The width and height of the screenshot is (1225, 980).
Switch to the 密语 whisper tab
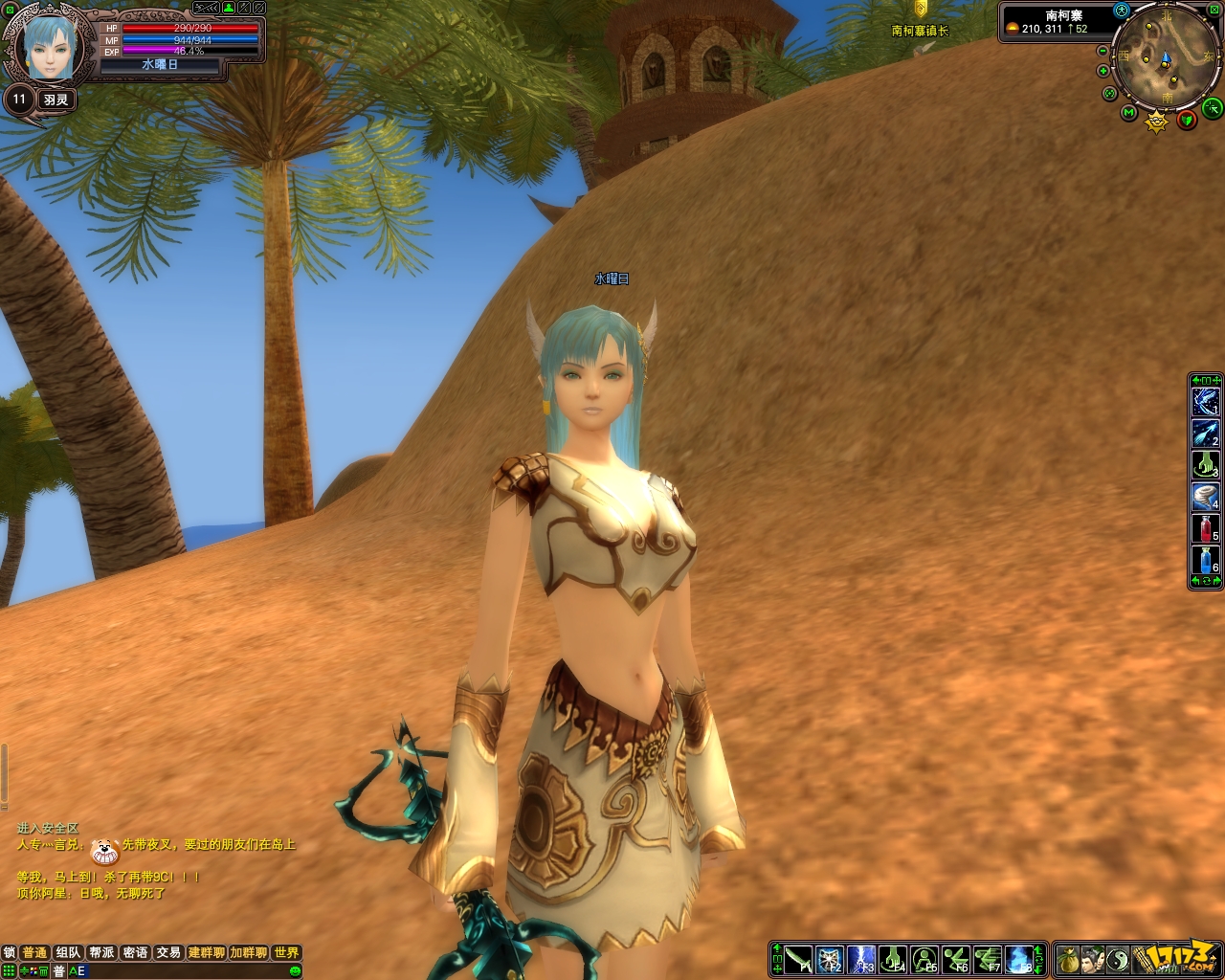pos(135,952)
